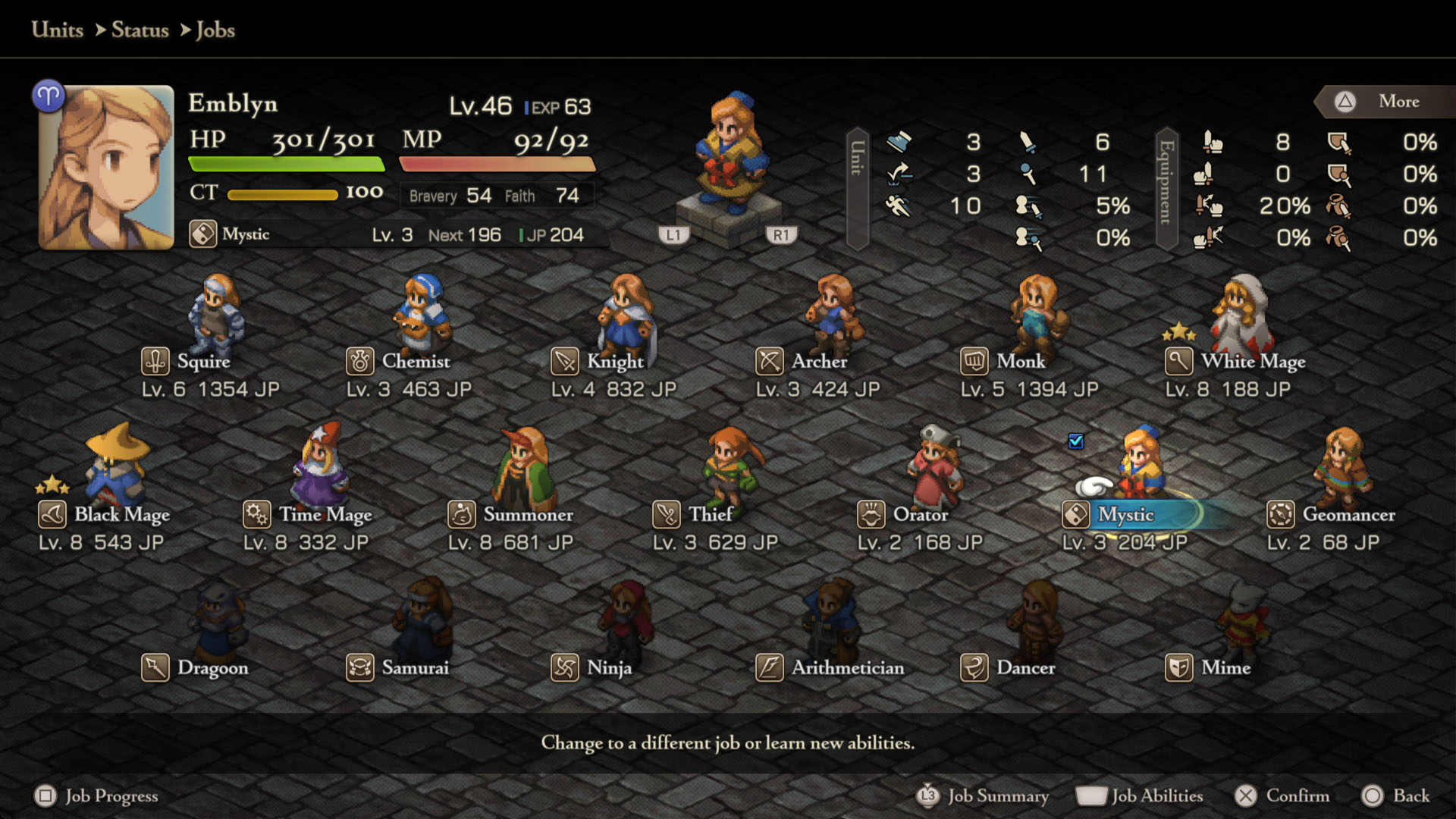The width and height of the screenshot is (1456, 819).
Task: Select the Thief job
Action: click(x=710, y=514)
